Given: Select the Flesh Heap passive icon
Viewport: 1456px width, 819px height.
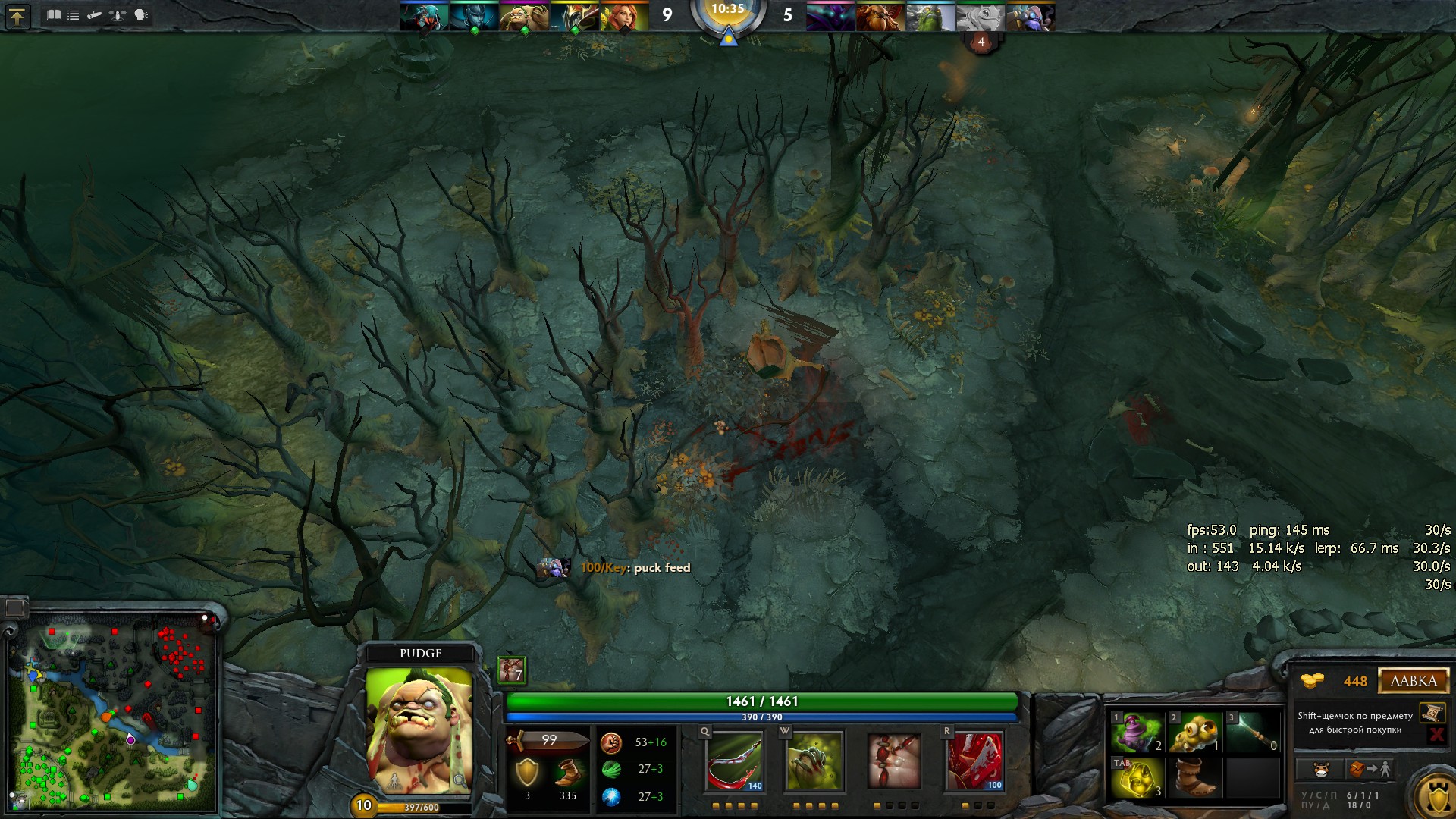Looking at the screenshot, I should click(x=894, y=761).
